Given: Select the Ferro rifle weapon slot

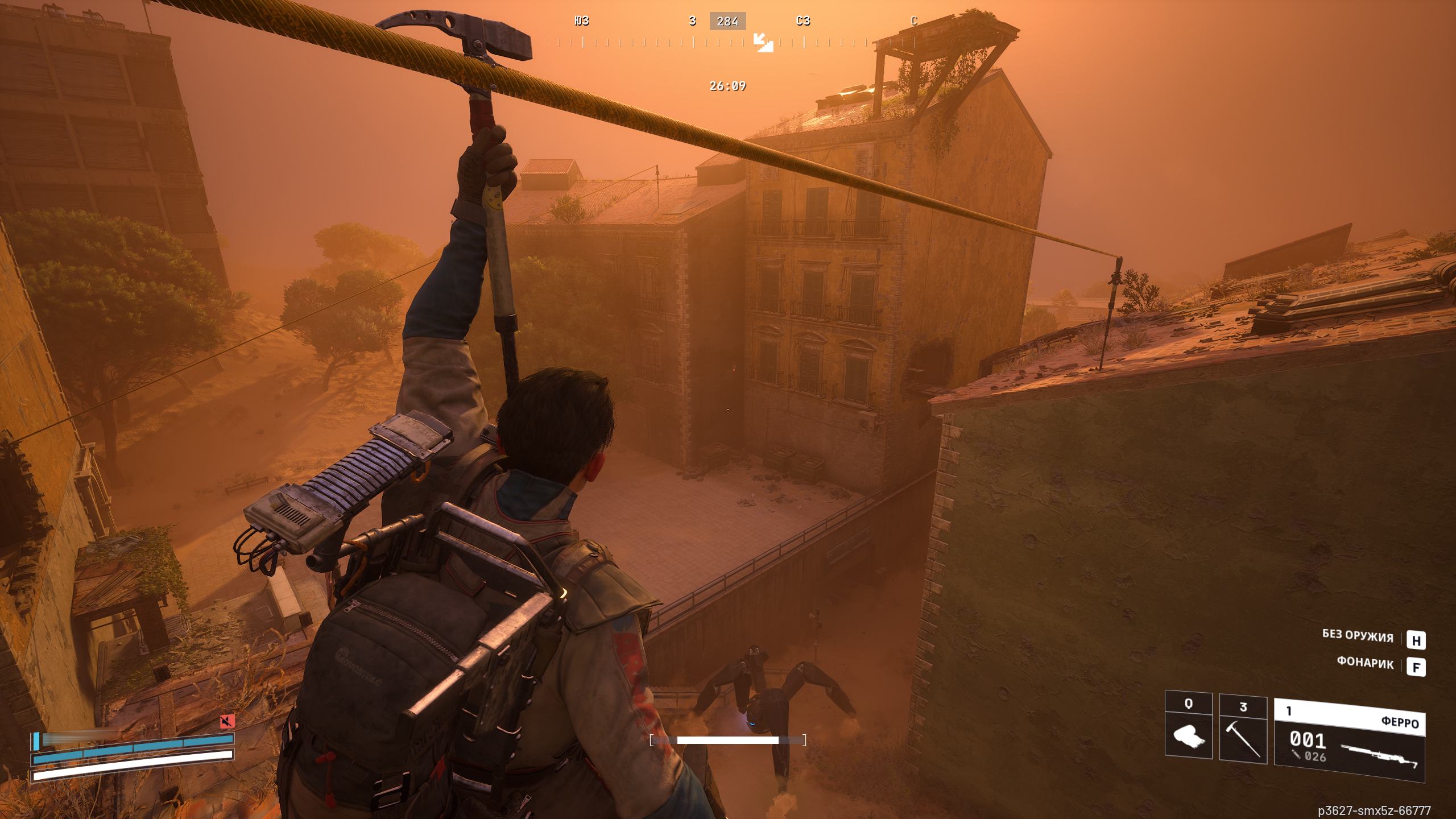Looking at the screenshot, I should coord(1349,739).
